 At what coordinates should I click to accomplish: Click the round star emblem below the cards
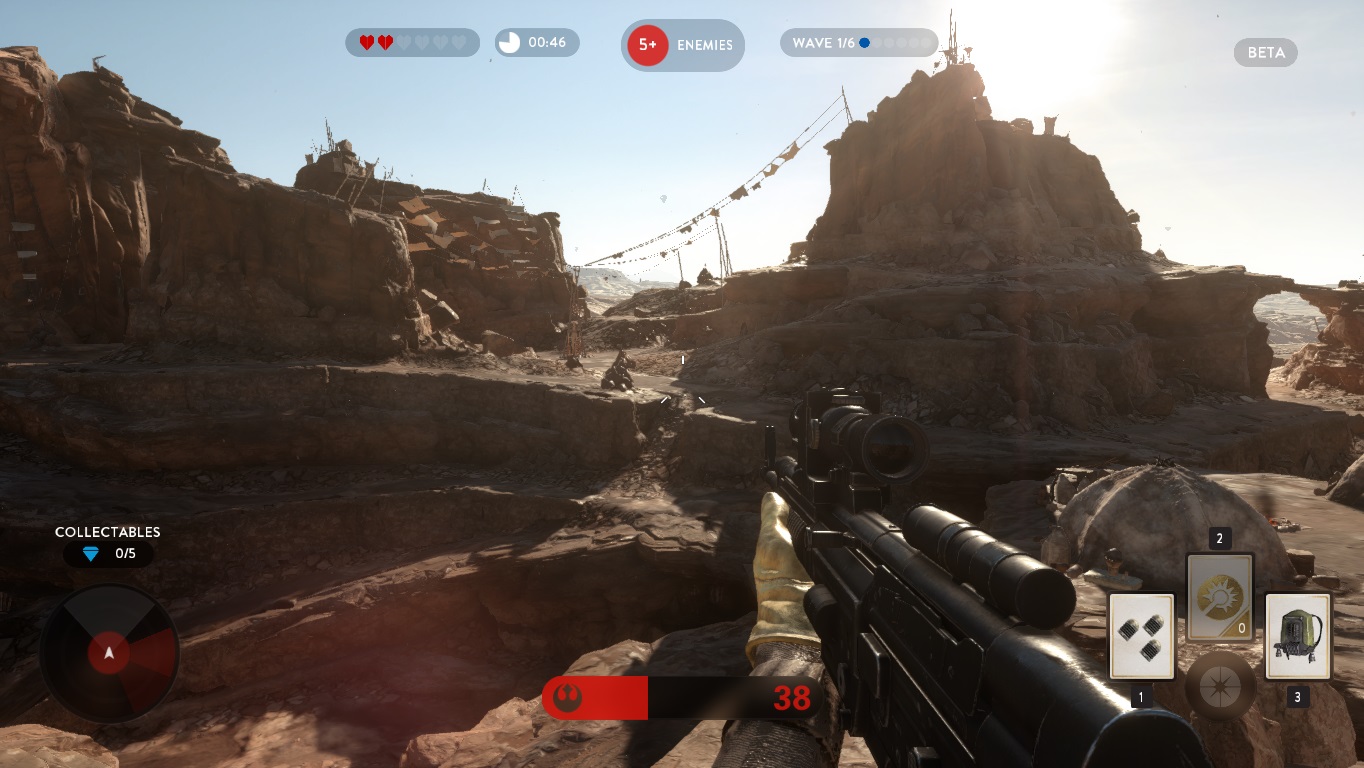coord(1220,688)
